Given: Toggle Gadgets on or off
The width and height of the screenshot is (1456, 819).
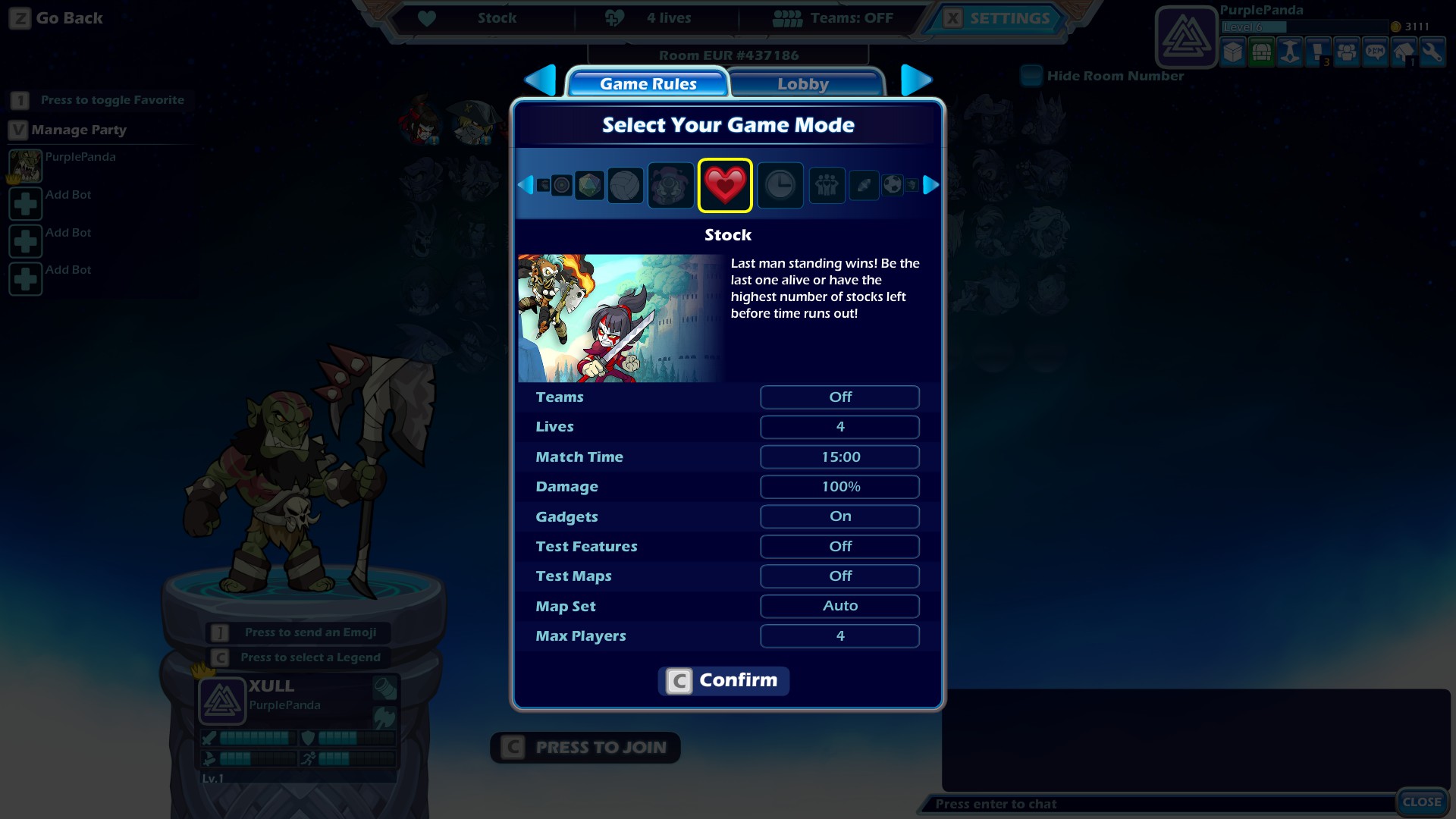Looking at the screenshot, I should tap(839, 516).
